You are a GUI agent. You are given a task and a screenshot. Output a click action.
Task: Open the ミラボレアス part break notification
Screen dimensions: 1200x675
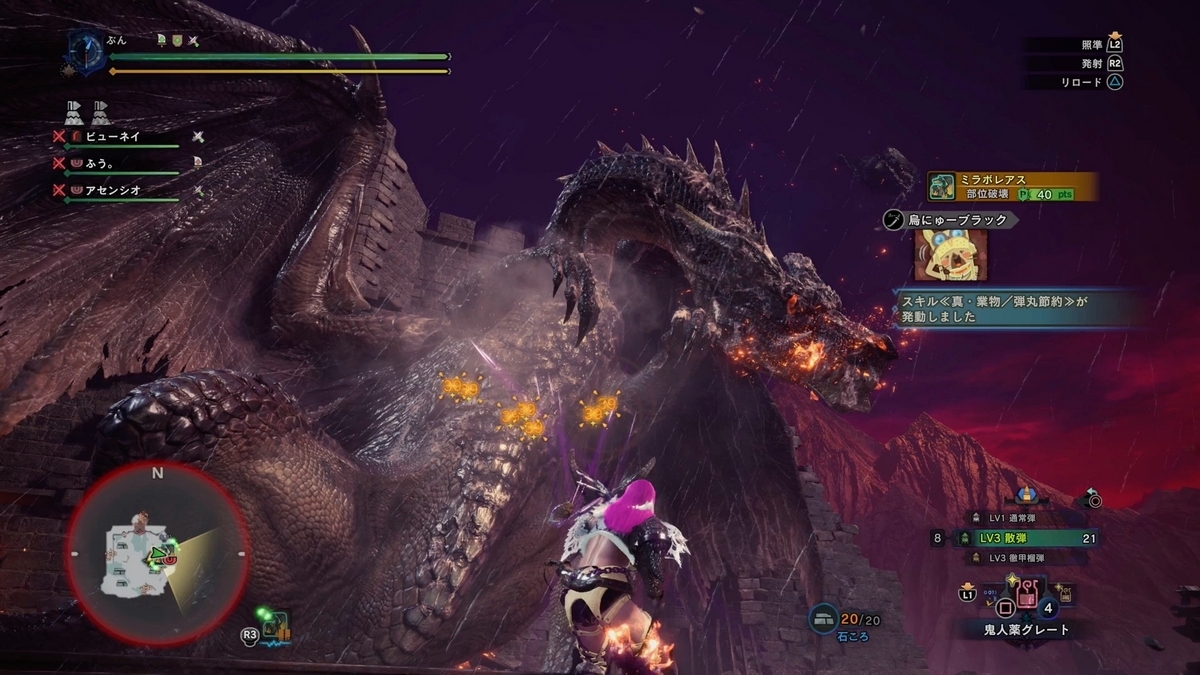tap(1012, 186)
